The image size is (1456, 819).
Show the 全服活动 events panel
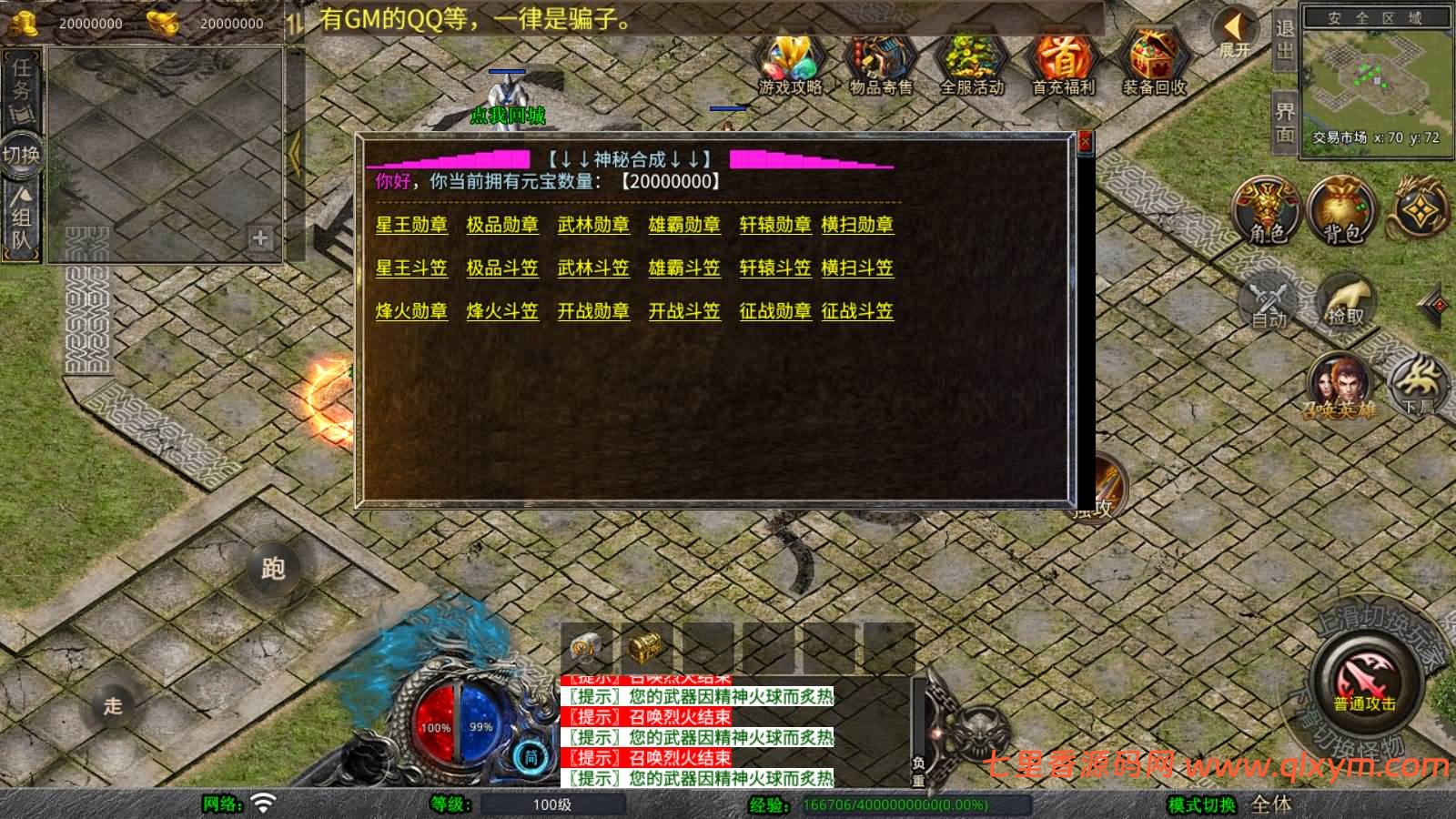972,66
